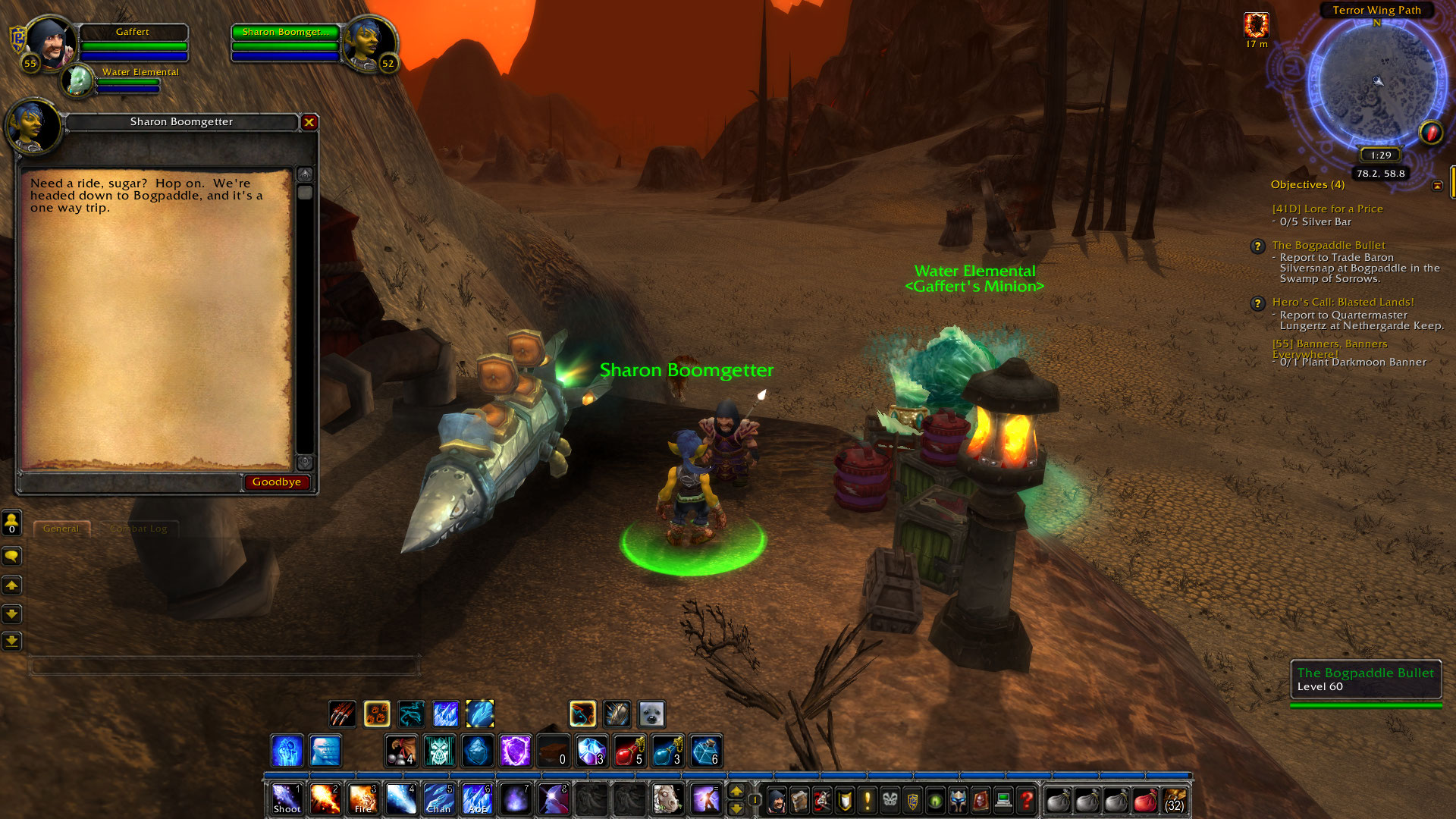Select the General chat tab
This screenshot has width=1456, height=819.
62,529
